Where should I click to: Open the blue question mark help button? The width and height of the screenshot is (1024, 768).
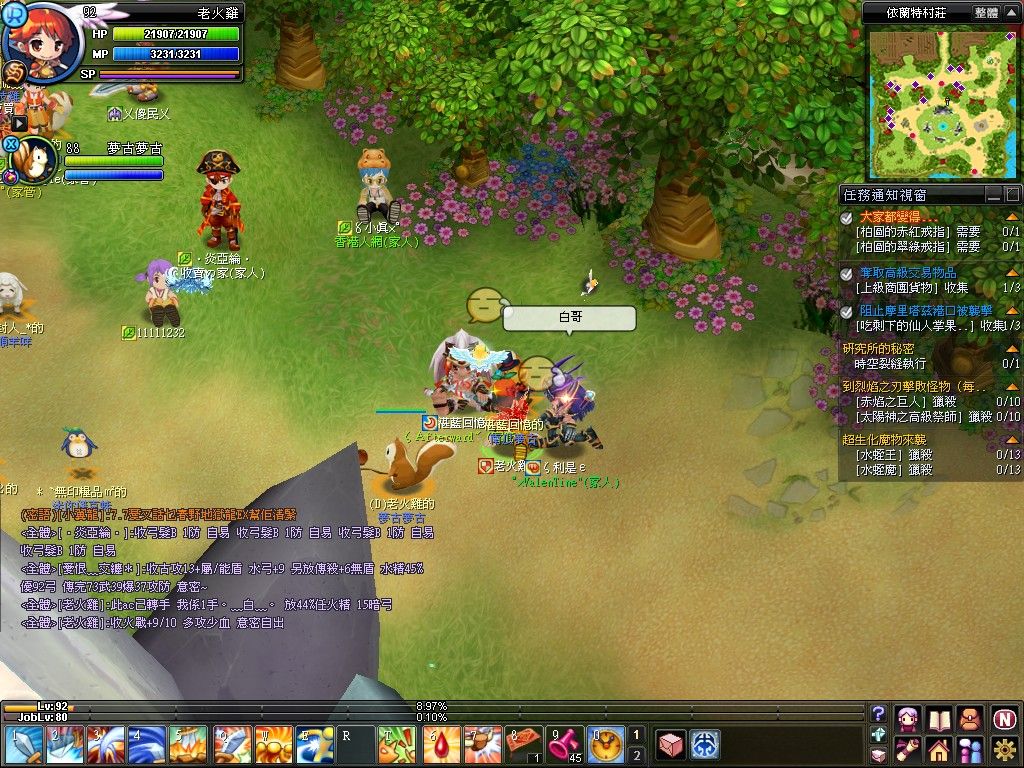(879, 713)
